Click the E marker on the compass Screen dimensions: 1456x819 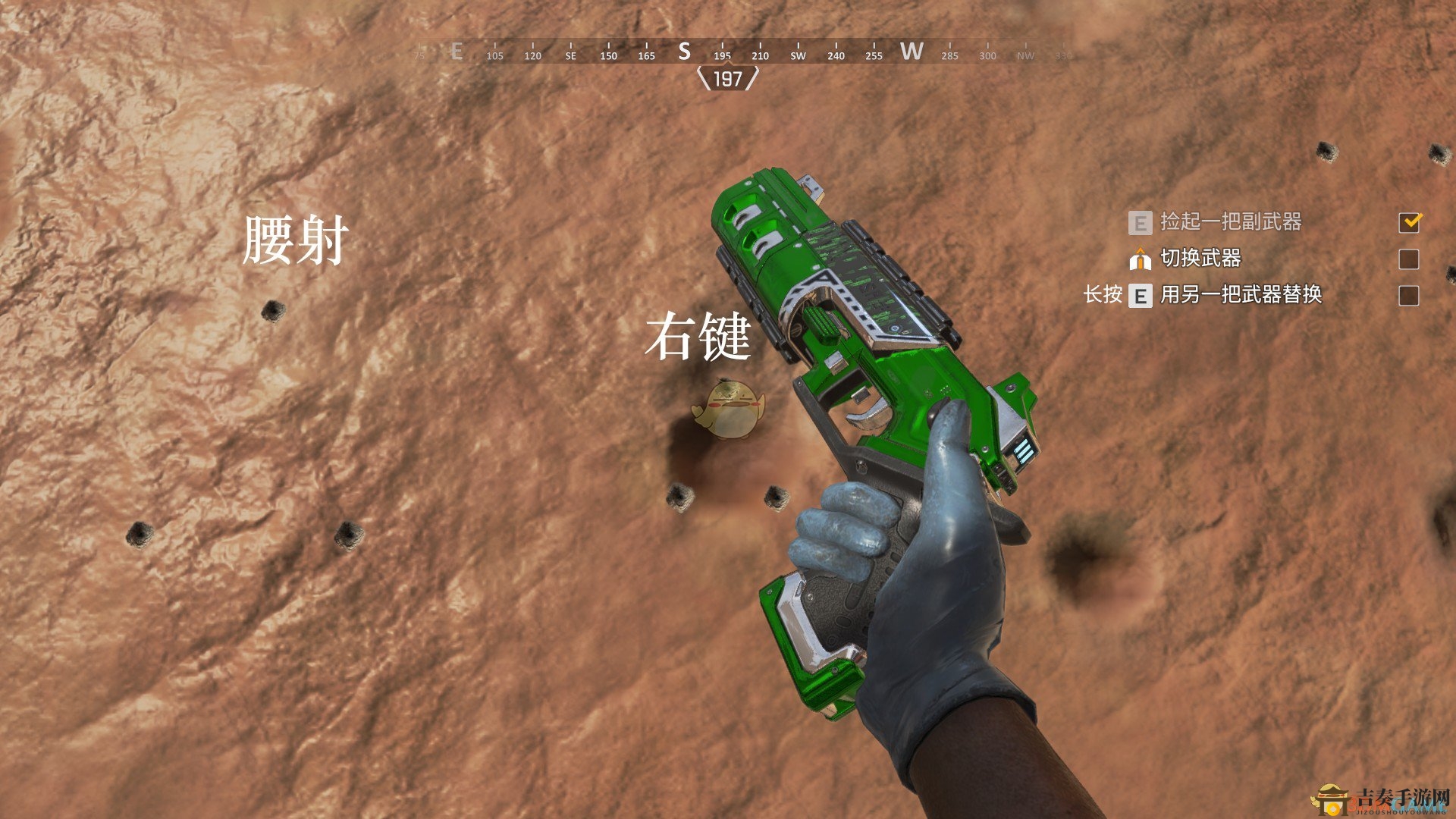(x=456, y=52)
